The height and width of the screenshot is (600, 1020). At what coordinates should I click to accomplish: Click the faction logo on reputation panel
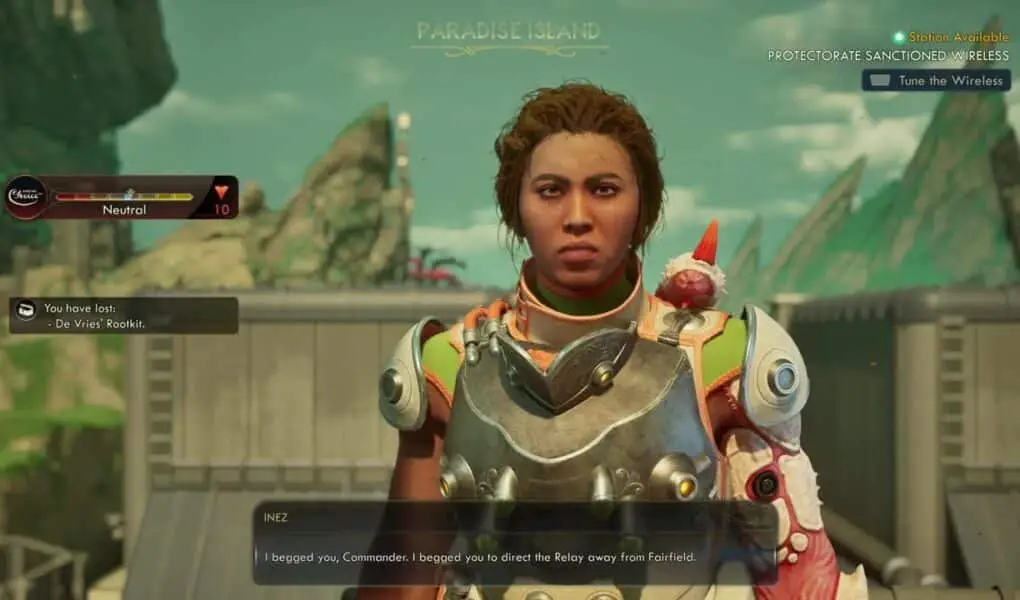tap(26, 197)
